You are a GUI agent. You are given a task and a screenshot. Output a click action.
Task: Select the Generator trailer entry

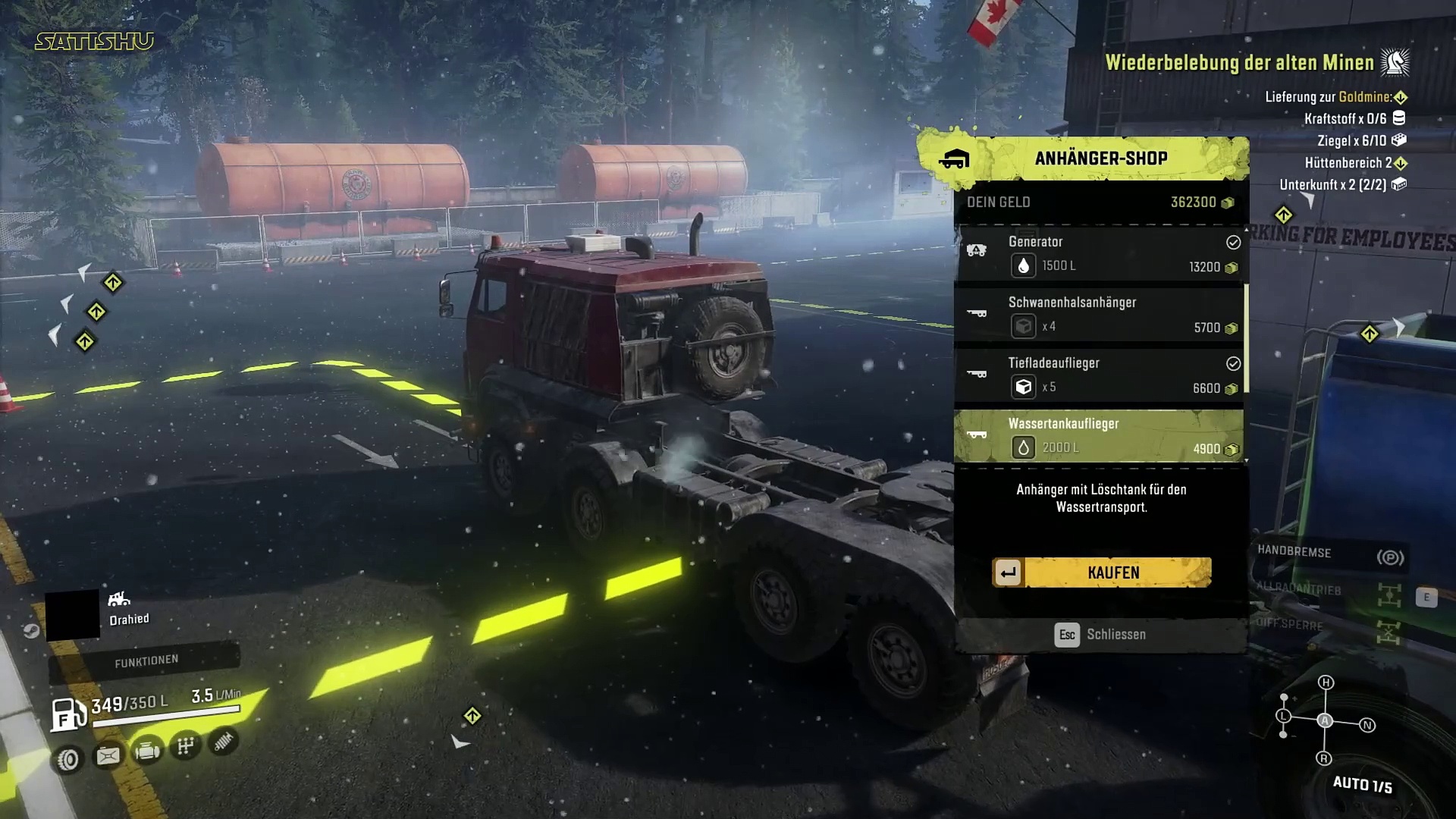coord(1100,254)
